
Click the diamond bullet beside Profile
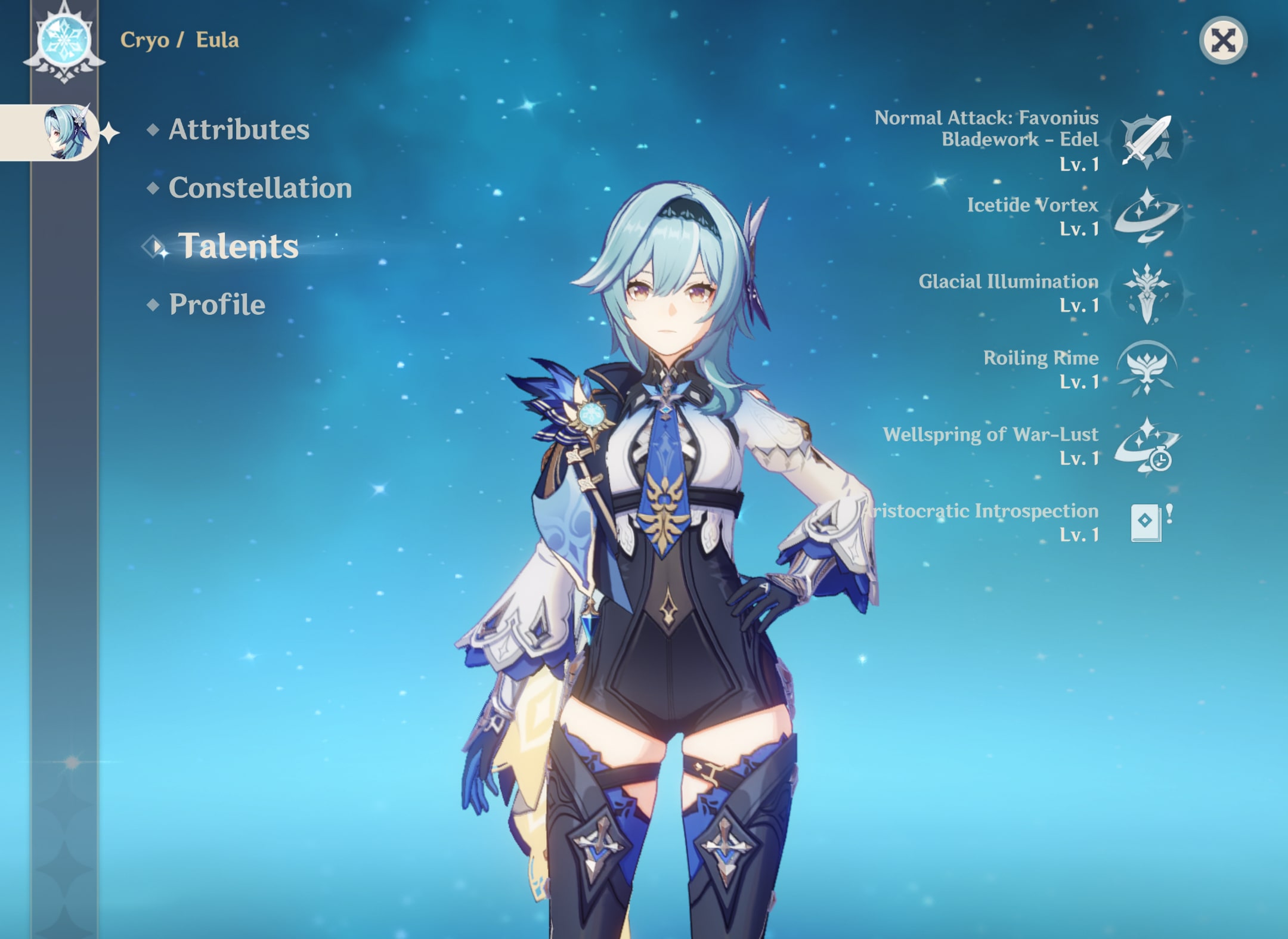pos(154,305)
